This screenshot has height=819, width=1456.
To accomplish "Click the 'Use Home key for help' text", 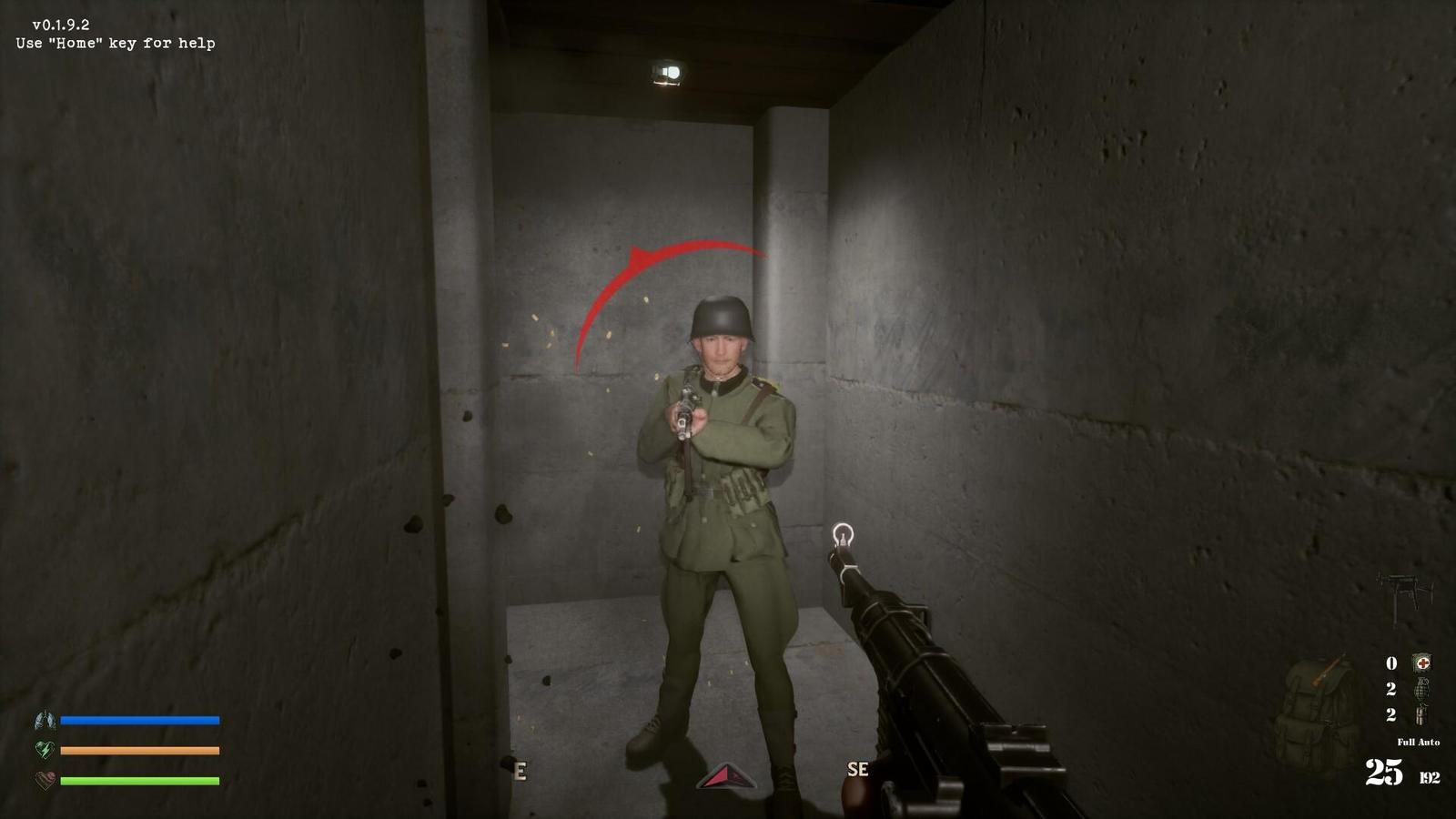I will pos(115,43).
